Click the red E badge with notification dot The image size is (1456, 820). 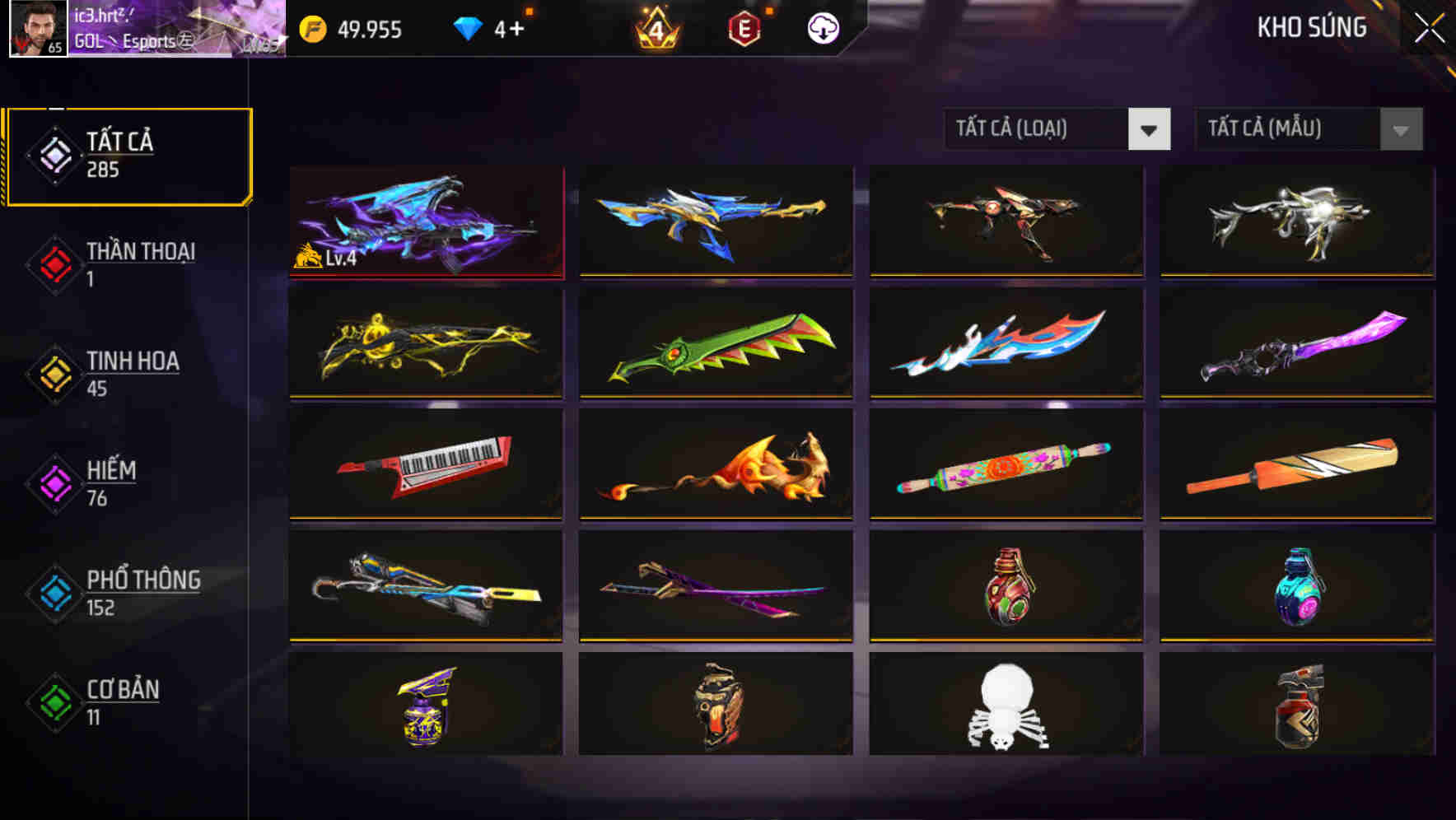click(742, 29)
